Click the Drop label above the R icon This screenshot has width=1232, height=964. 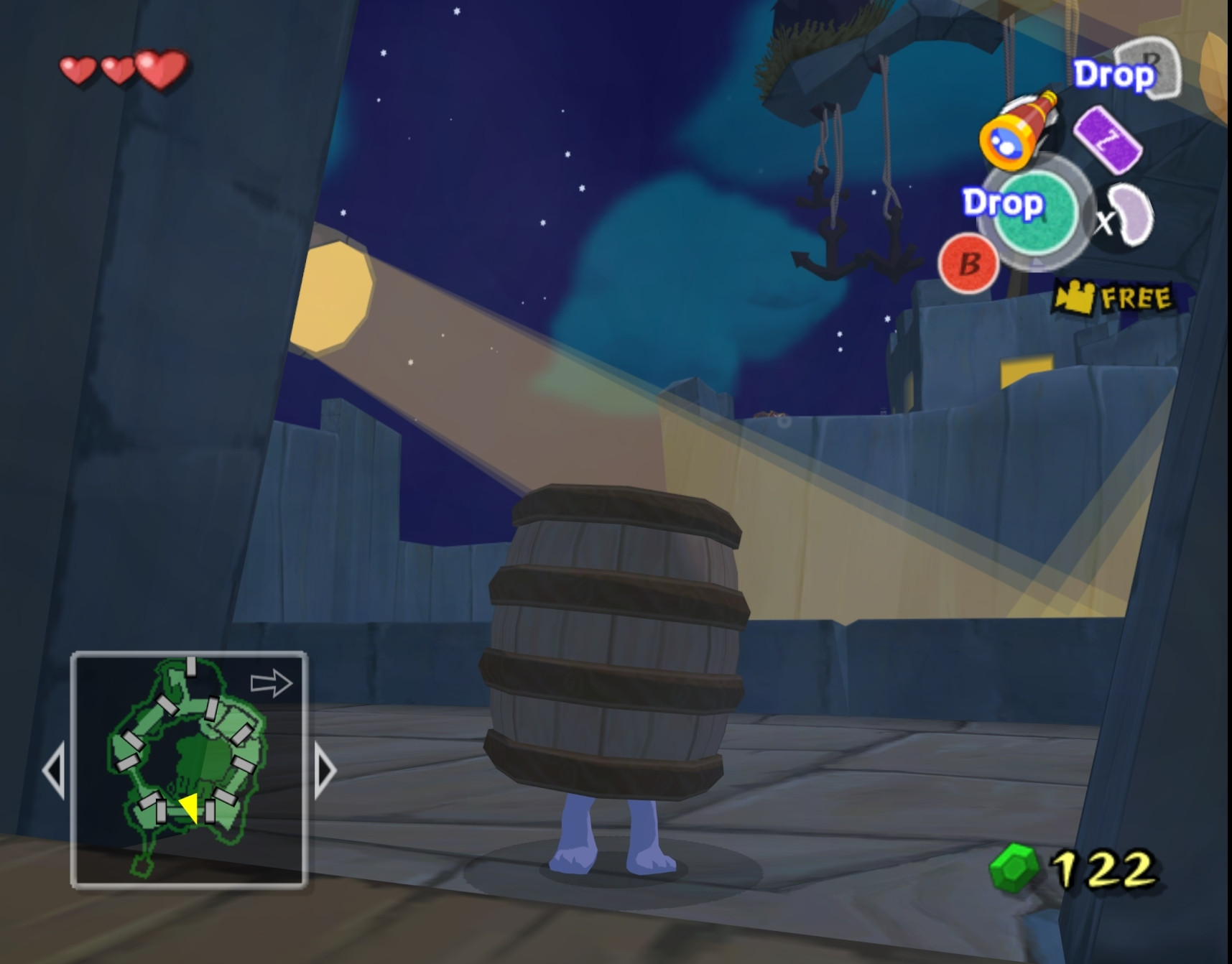[1113, 75]
